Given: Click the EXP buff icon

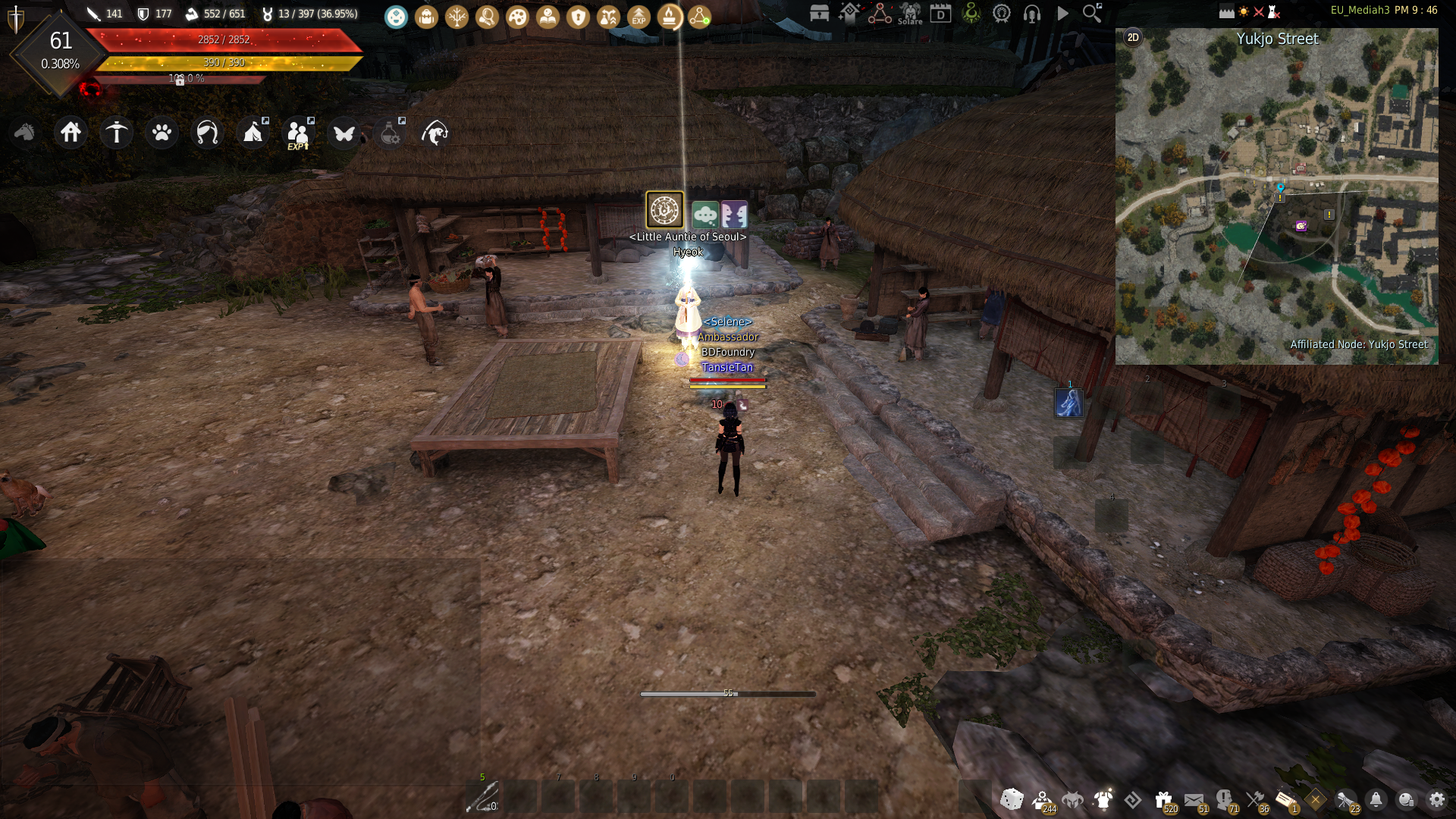Looking at the screenshot, I should click(639, 16).
